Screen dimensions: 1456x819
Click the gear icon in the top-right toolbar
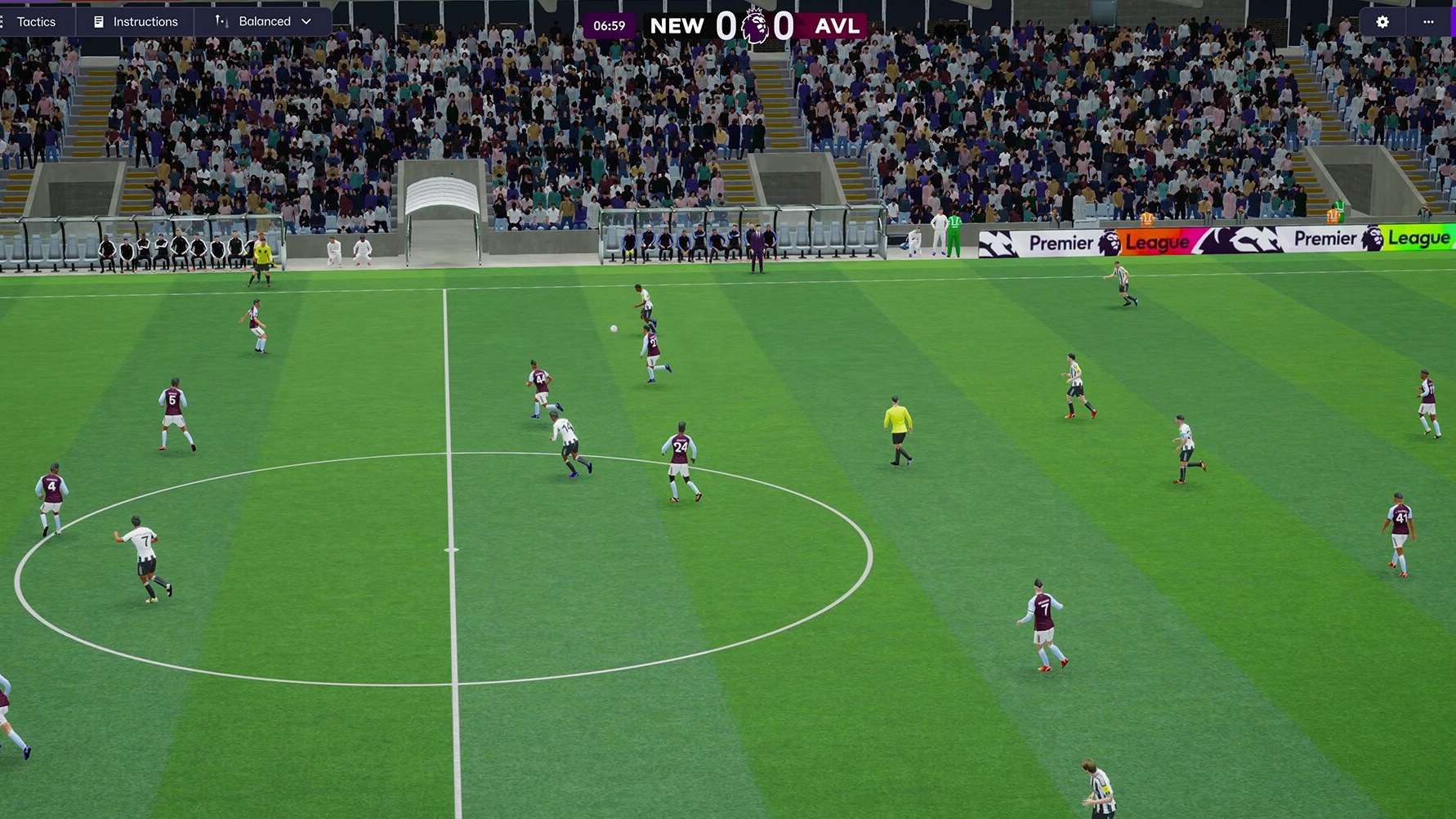pyautogui.click(x=1381, y=22)
